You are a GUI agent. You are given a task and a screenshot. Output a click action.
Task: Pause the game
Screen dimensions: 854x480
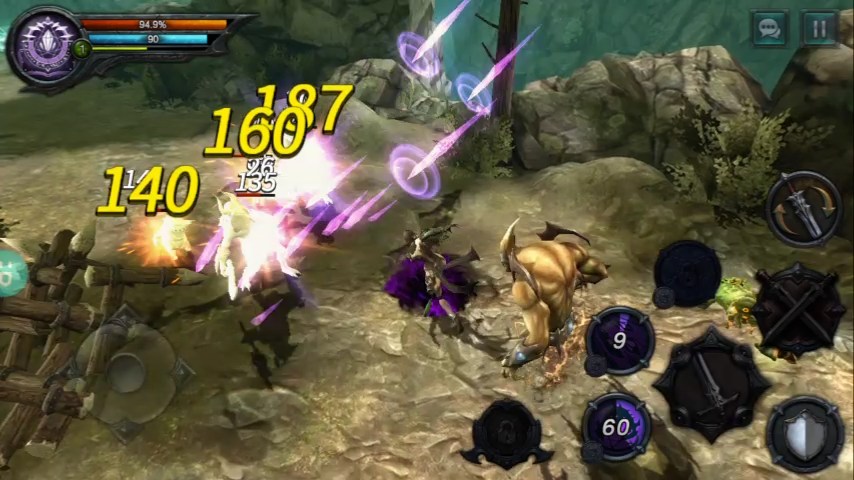pos(819,28)
